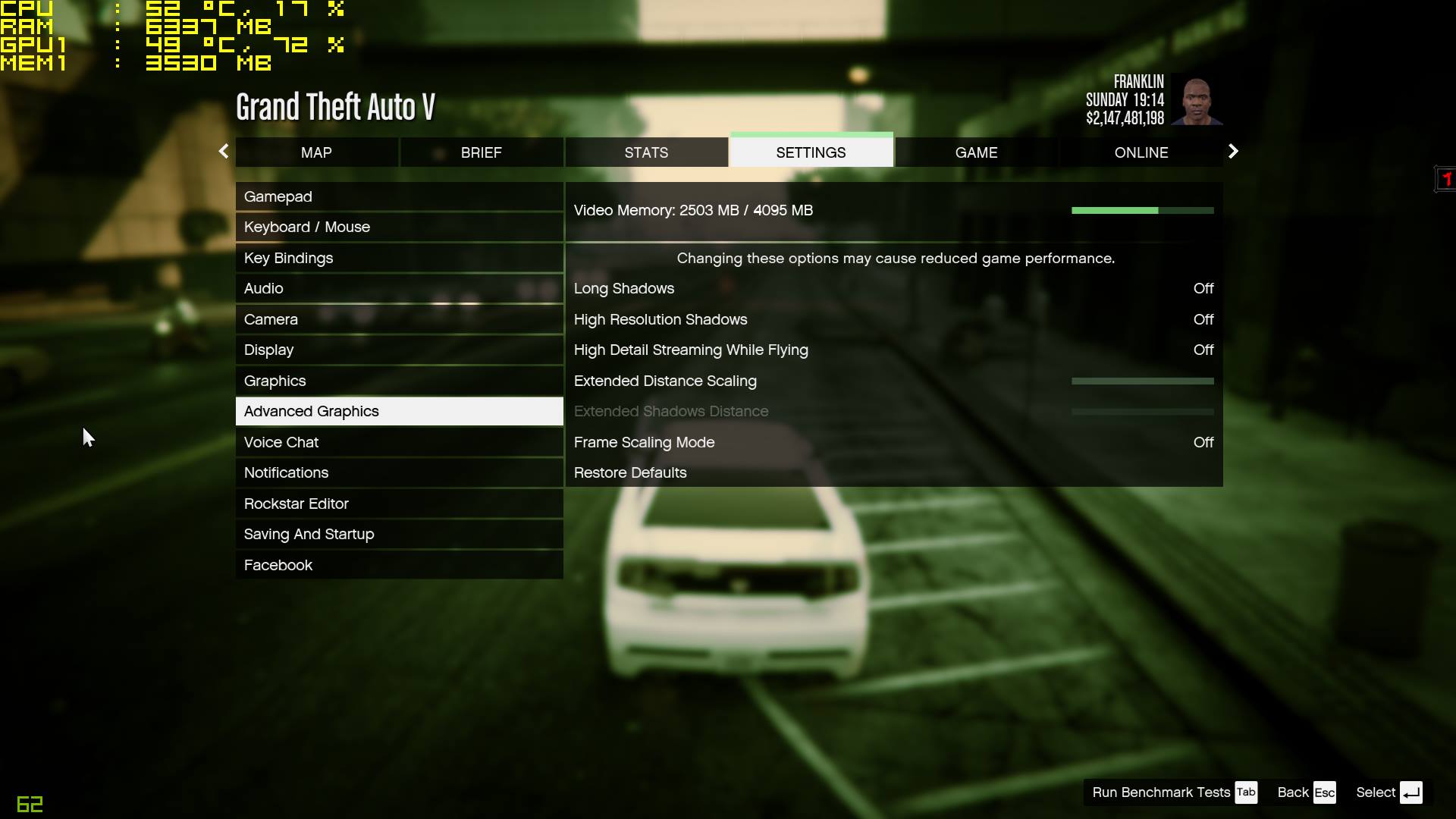
Task: Toggle Long Shadows option
Action: (x=893, y=288)
